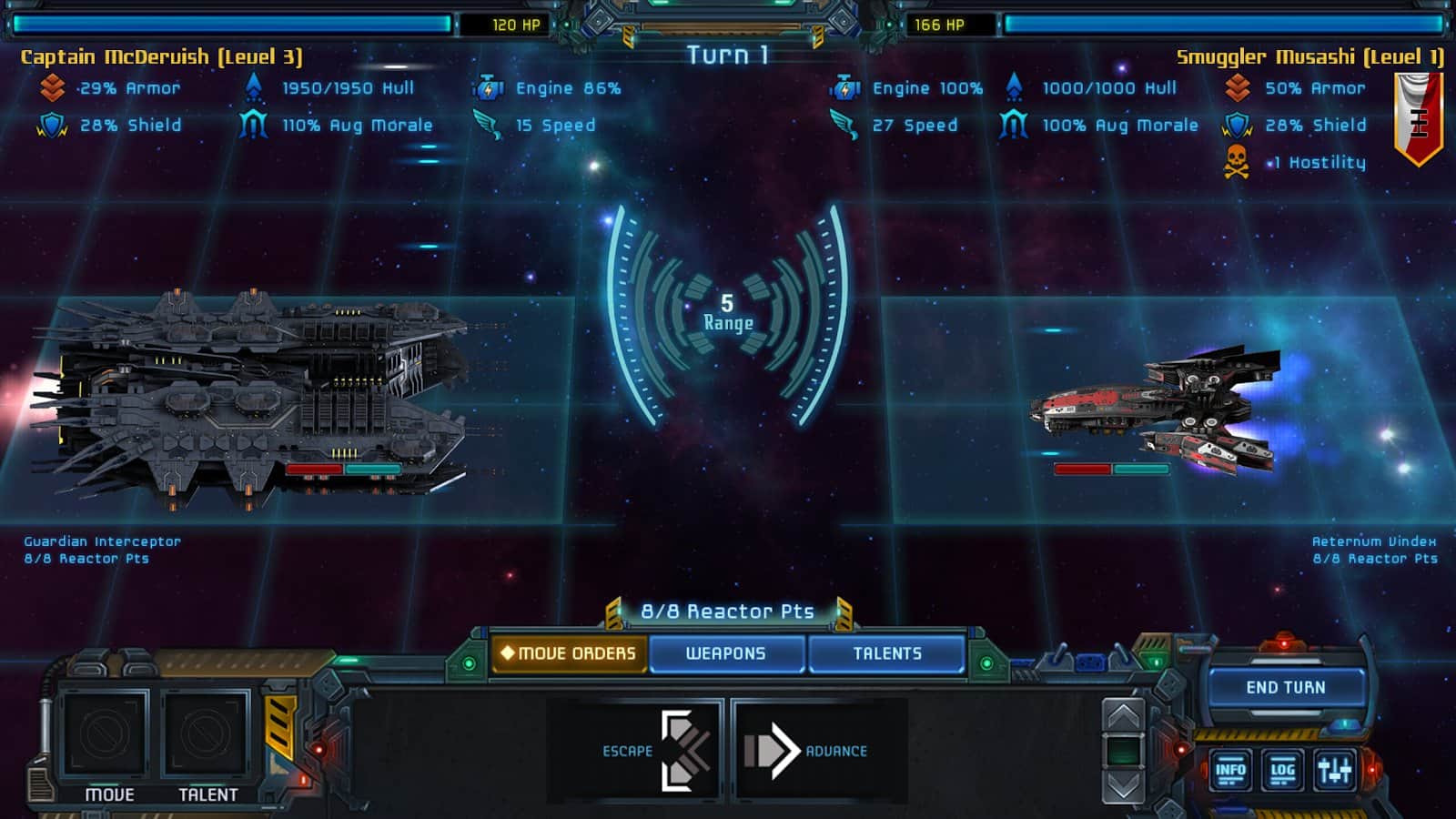The height and width of the screenshot is (819, 1456).
Task: Click the up arrow stepper near End Turn
Action: coord(1122,713)
